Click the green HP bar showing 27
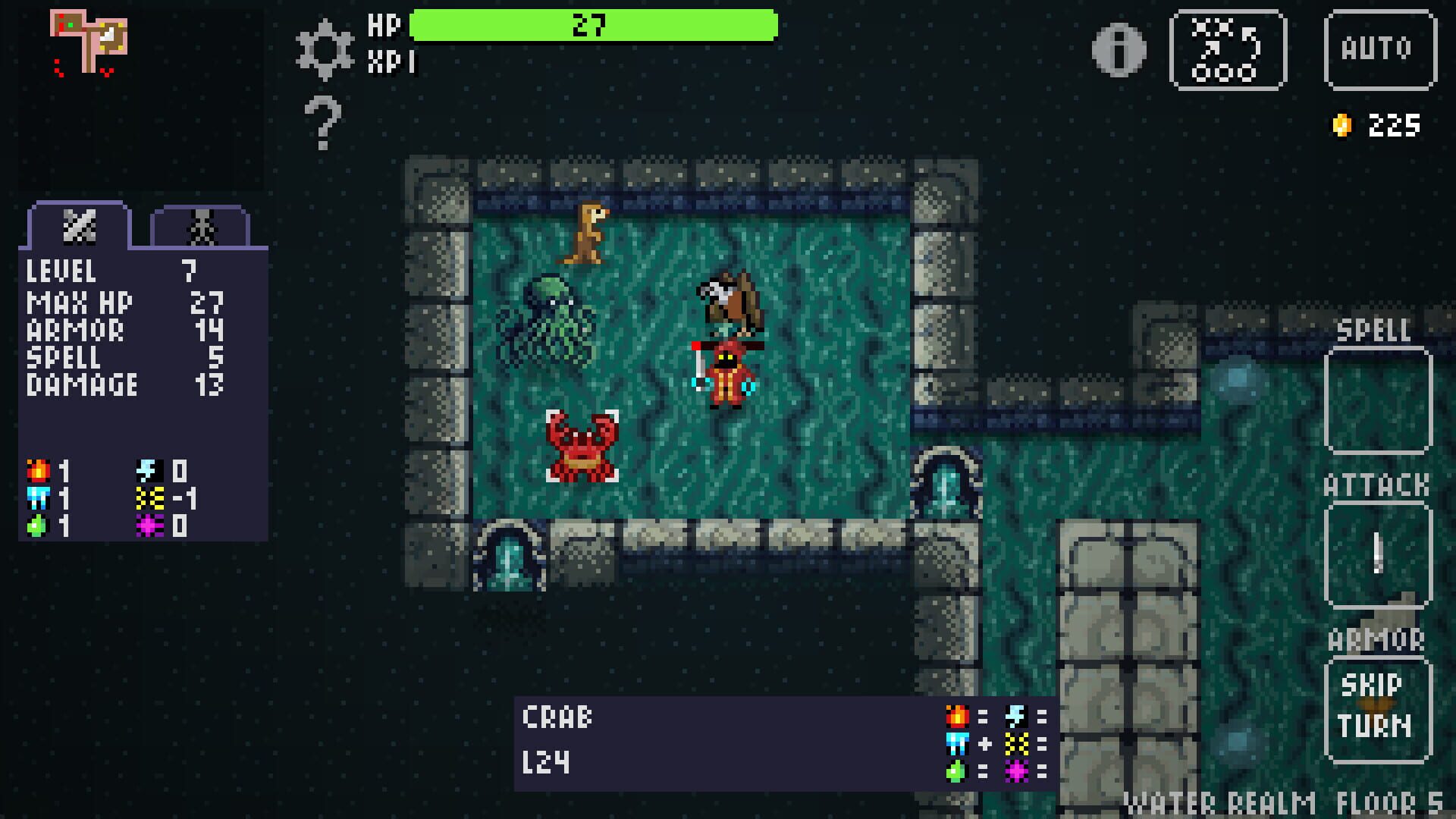This screenshot has height=819, width=1456. coord(590,24)
